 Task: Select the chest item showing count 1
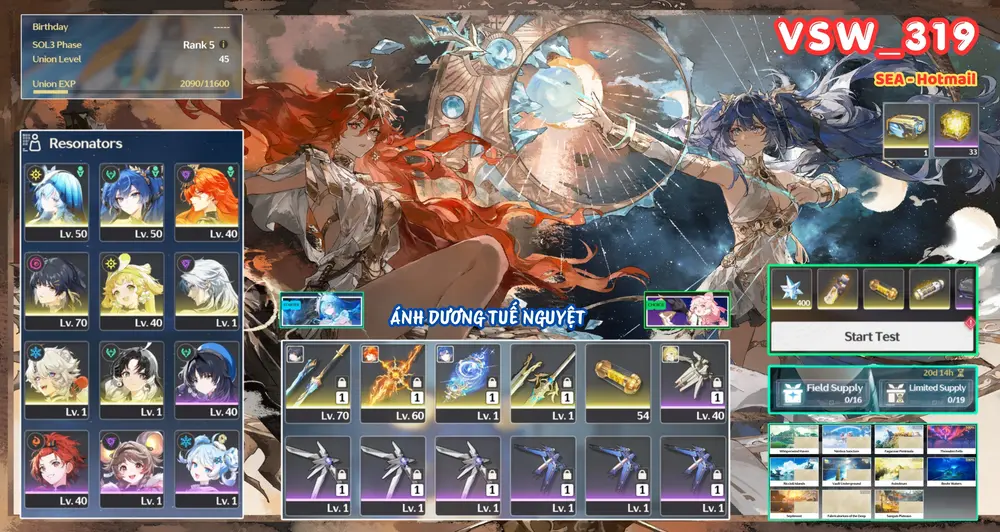point(905,133)
